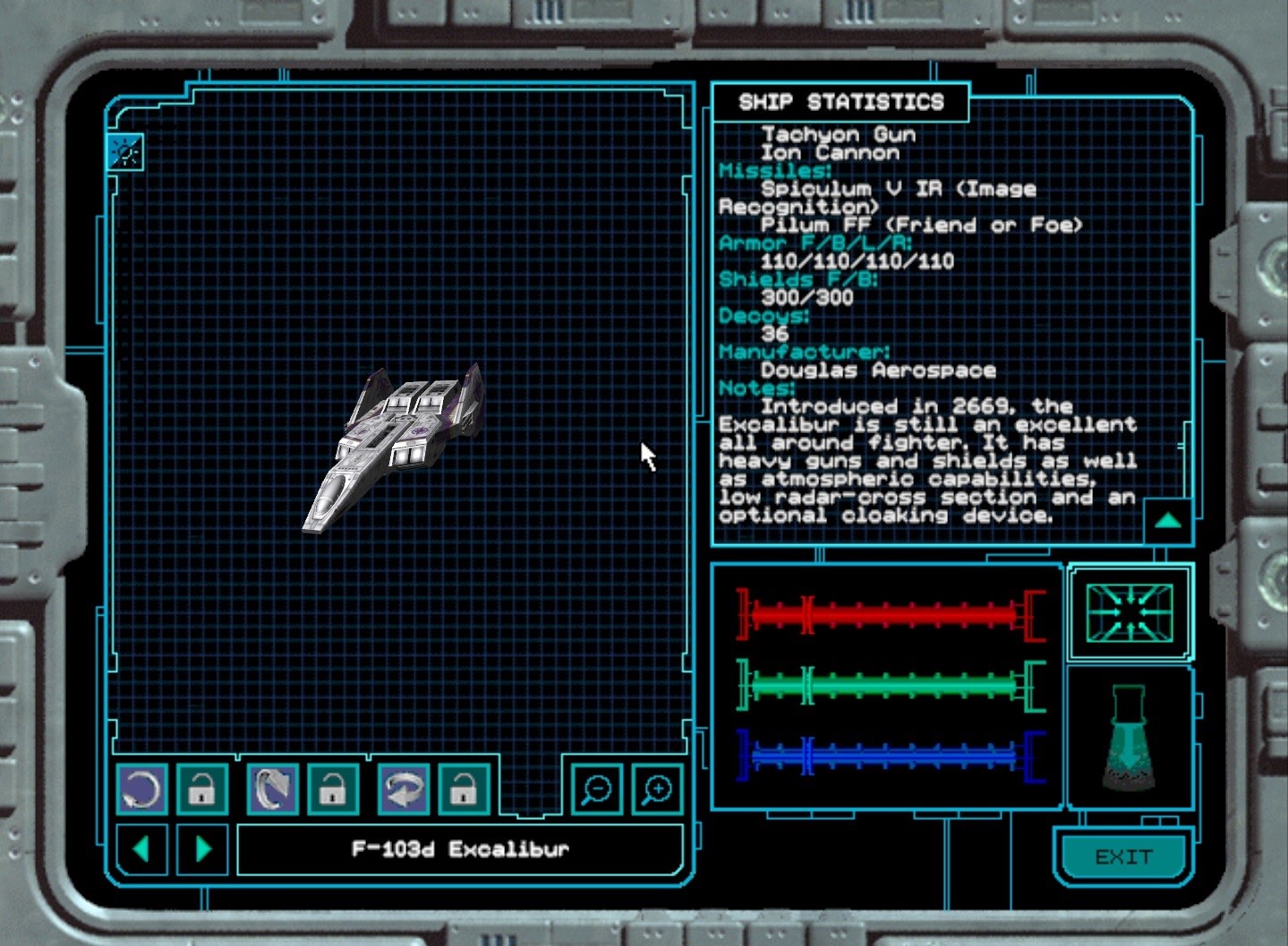The height and width of the screenshot is (946, 1288).
Task: Adjust the green color slider bar
Action: [x=891, y=686]
